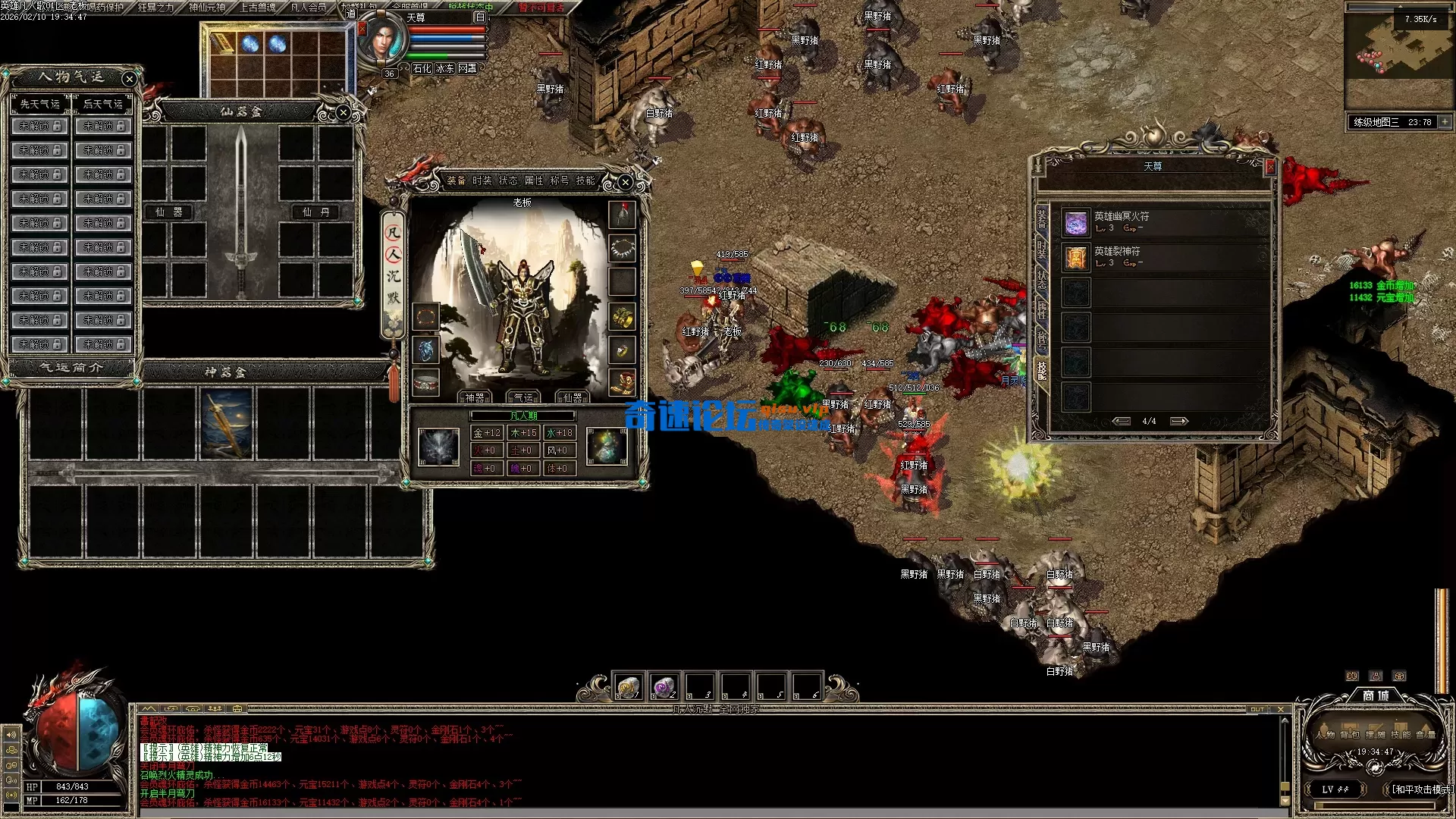Close the character equipment window
The height and width of the screenshot is (819, 1456).
point(625,182)
